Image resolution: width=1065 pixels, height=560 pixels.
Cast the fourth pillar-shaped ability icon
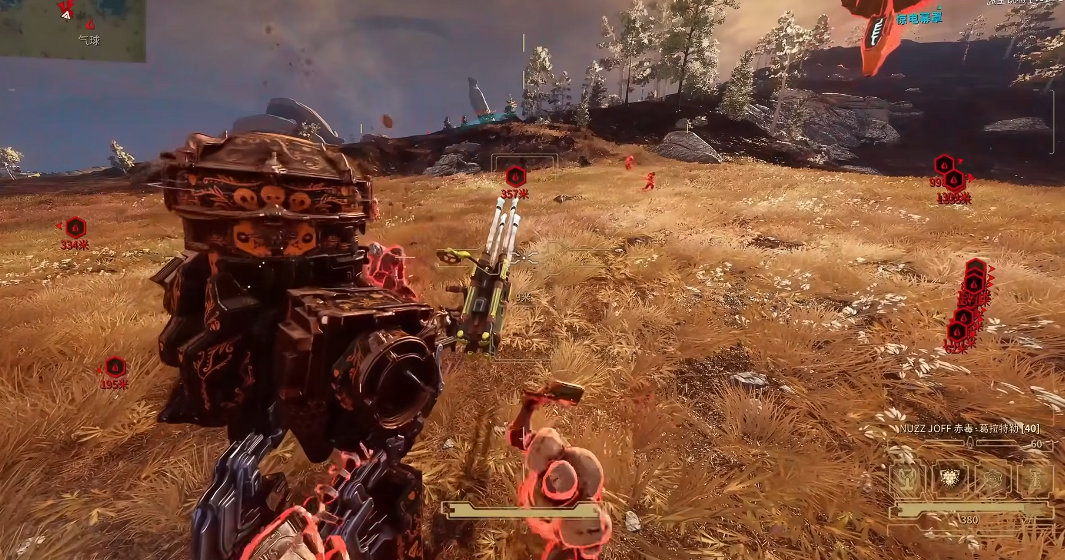pyautogui.click(x=1033, y=479)
